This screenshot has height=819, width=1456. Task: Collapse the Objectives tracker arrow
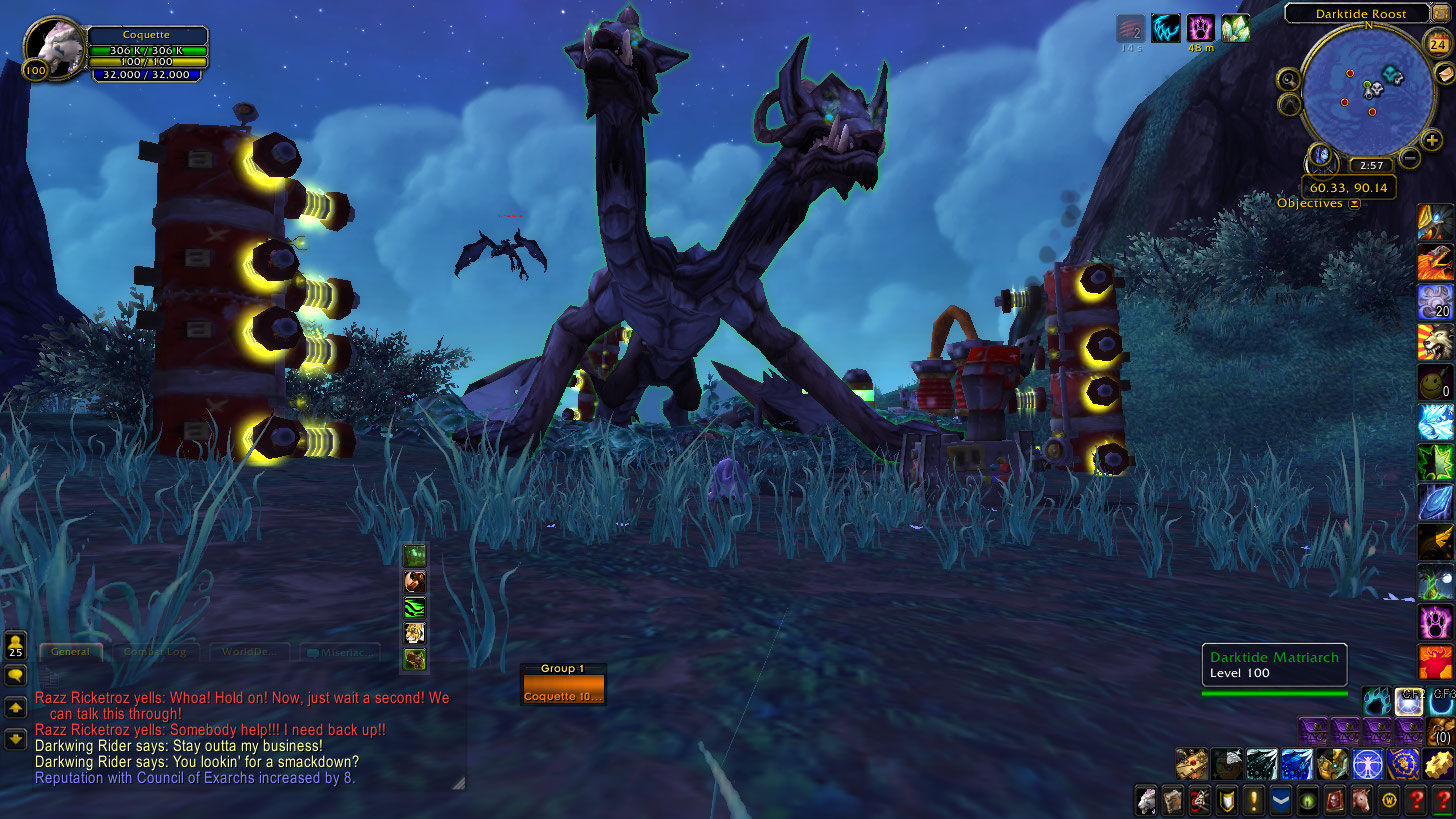point(1354,204)
